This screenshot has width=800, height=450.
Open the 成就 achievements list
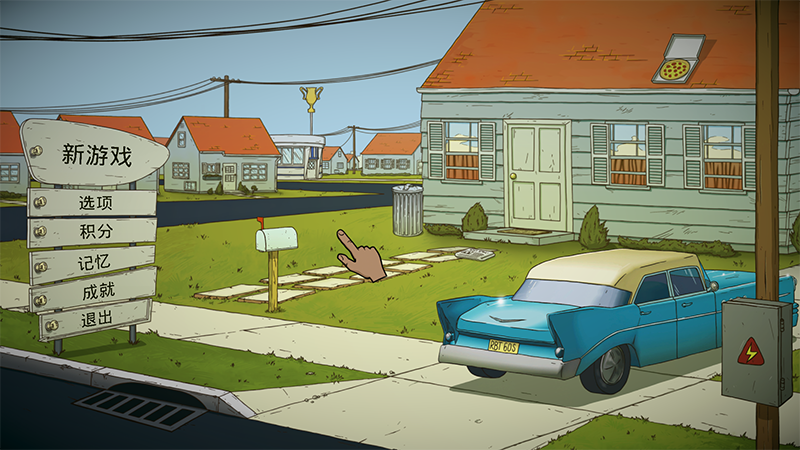pyautogui.click(x=96, y=295)
